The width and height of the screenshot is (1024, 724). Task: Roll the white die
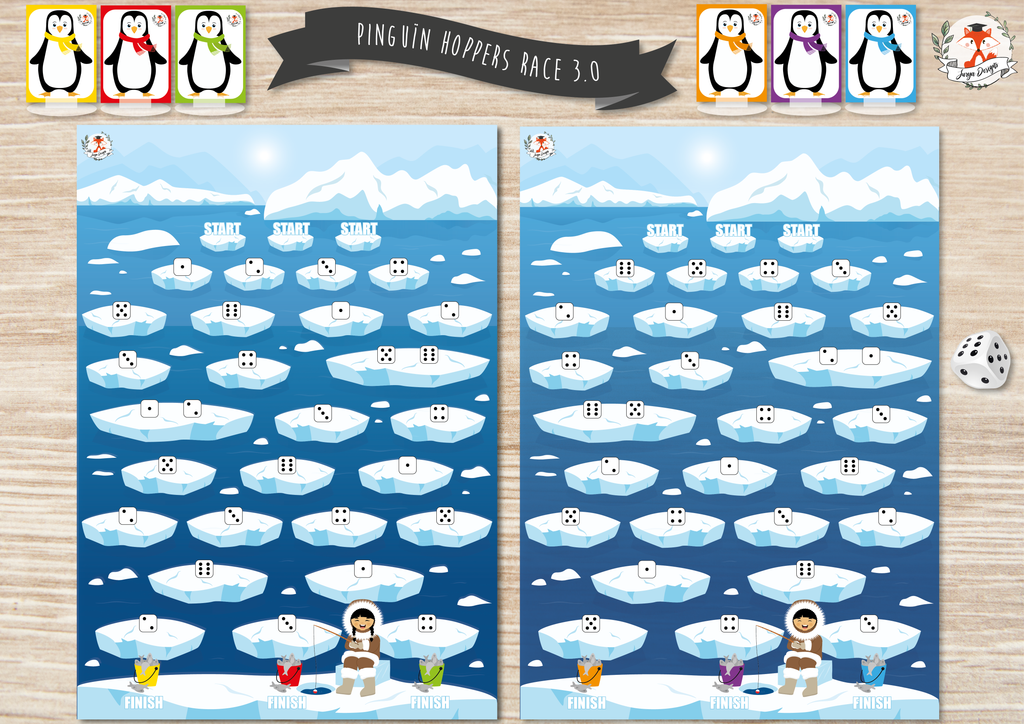[x=981, y=359]
